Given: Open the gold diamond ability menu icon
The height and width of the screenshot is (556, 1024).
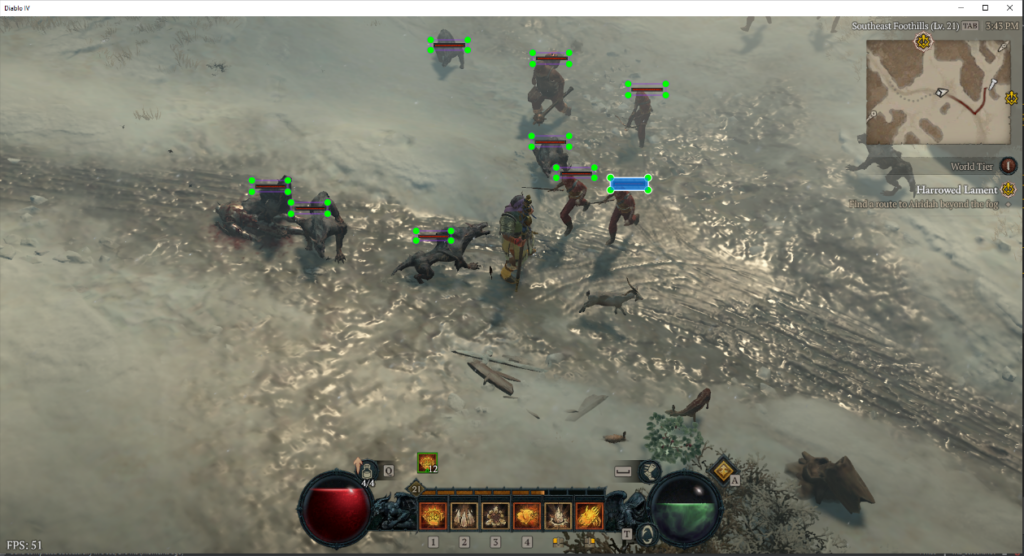Looking at the screenshot, I should pyautogui.click(x=723, y=469).
